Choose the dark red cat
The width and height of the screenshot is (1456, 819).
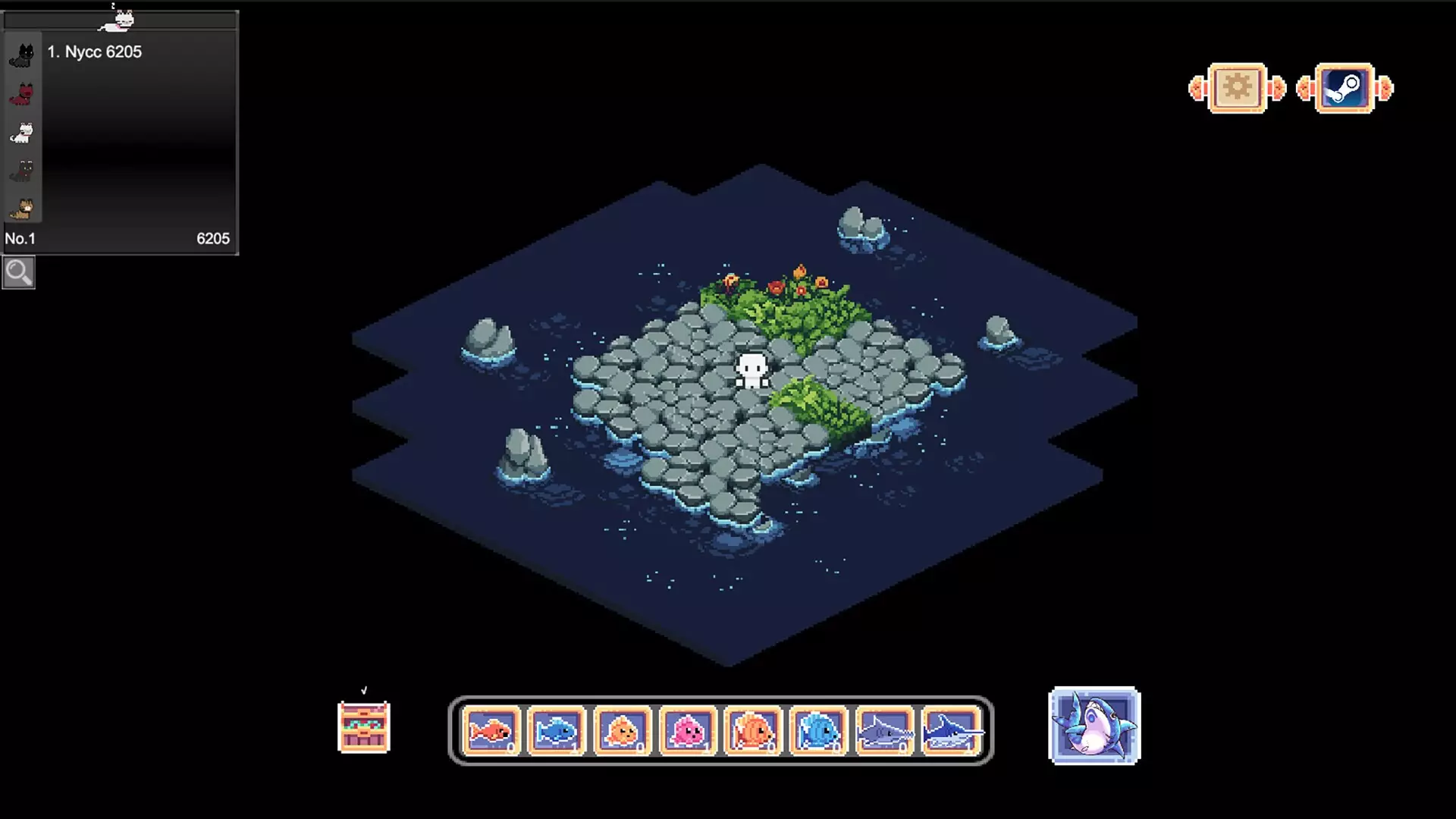point(23,95)
